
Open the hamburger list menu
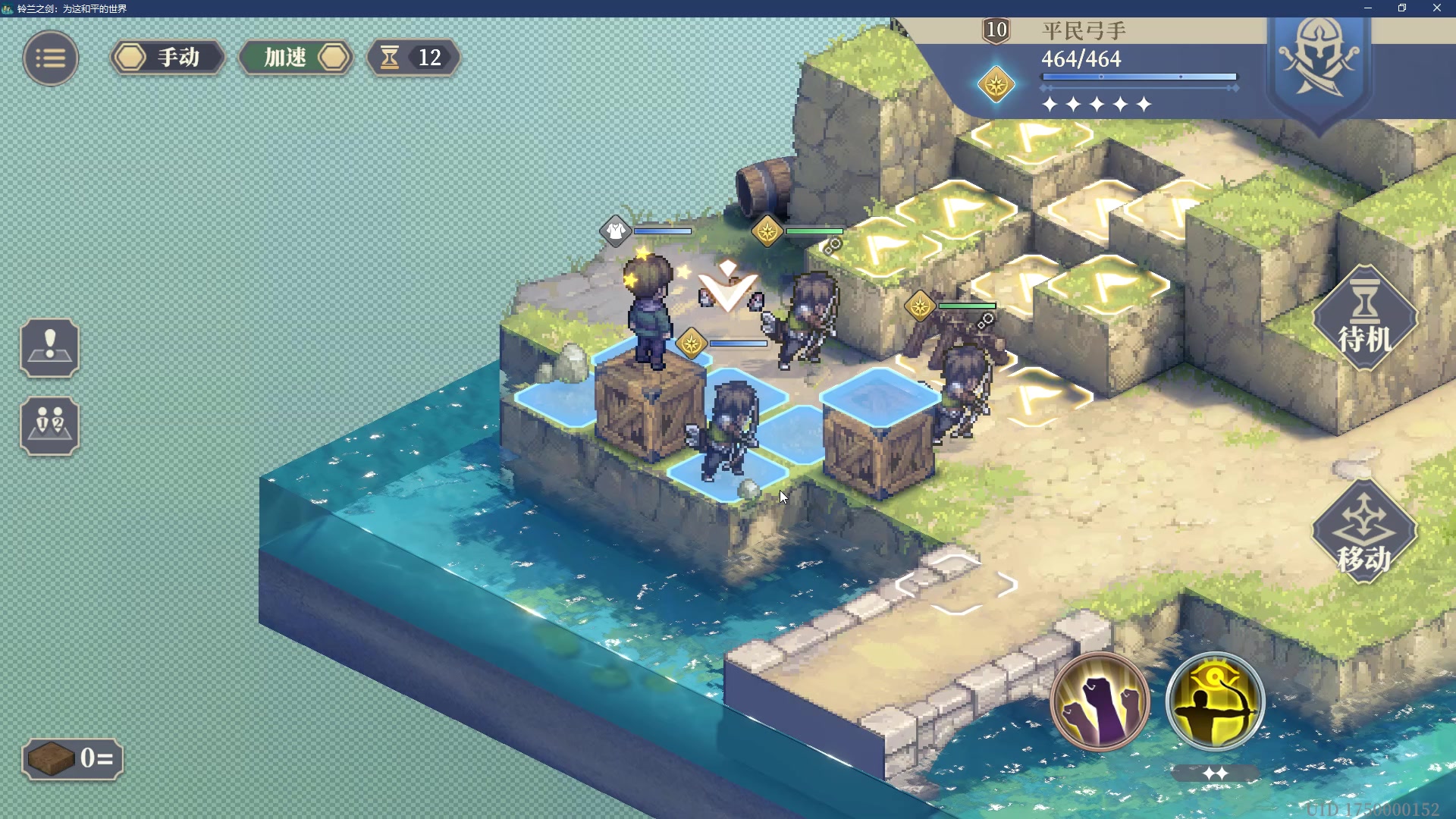point(50,58)
